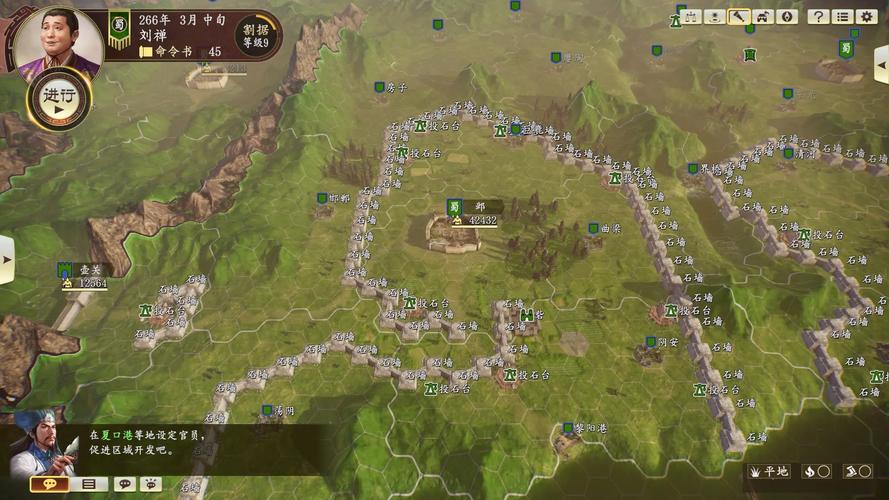The image size is (889, 500).
Task: Toggle the highlighted build hammer toolbar button
Action: tap(739, 17)
